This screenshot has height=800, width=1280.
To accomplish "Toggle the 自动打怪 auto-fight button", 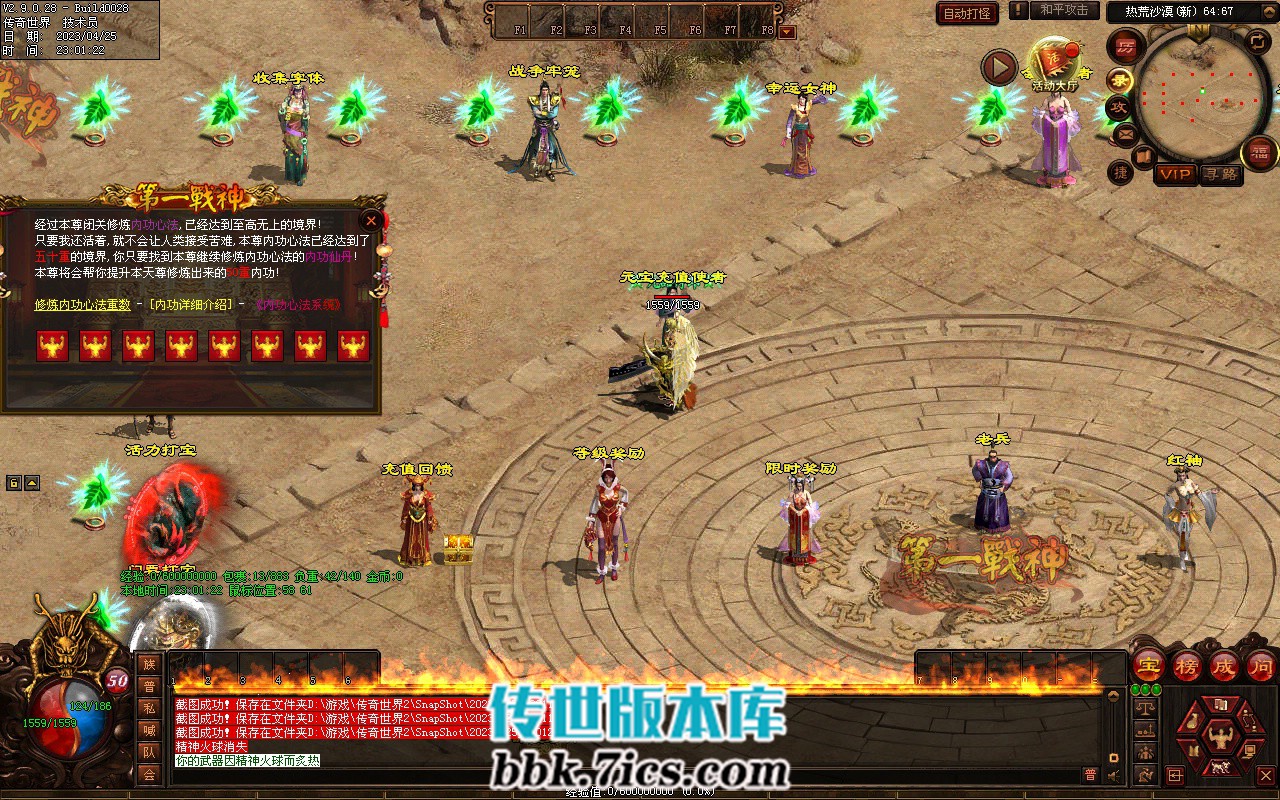I will pos(967,13).
